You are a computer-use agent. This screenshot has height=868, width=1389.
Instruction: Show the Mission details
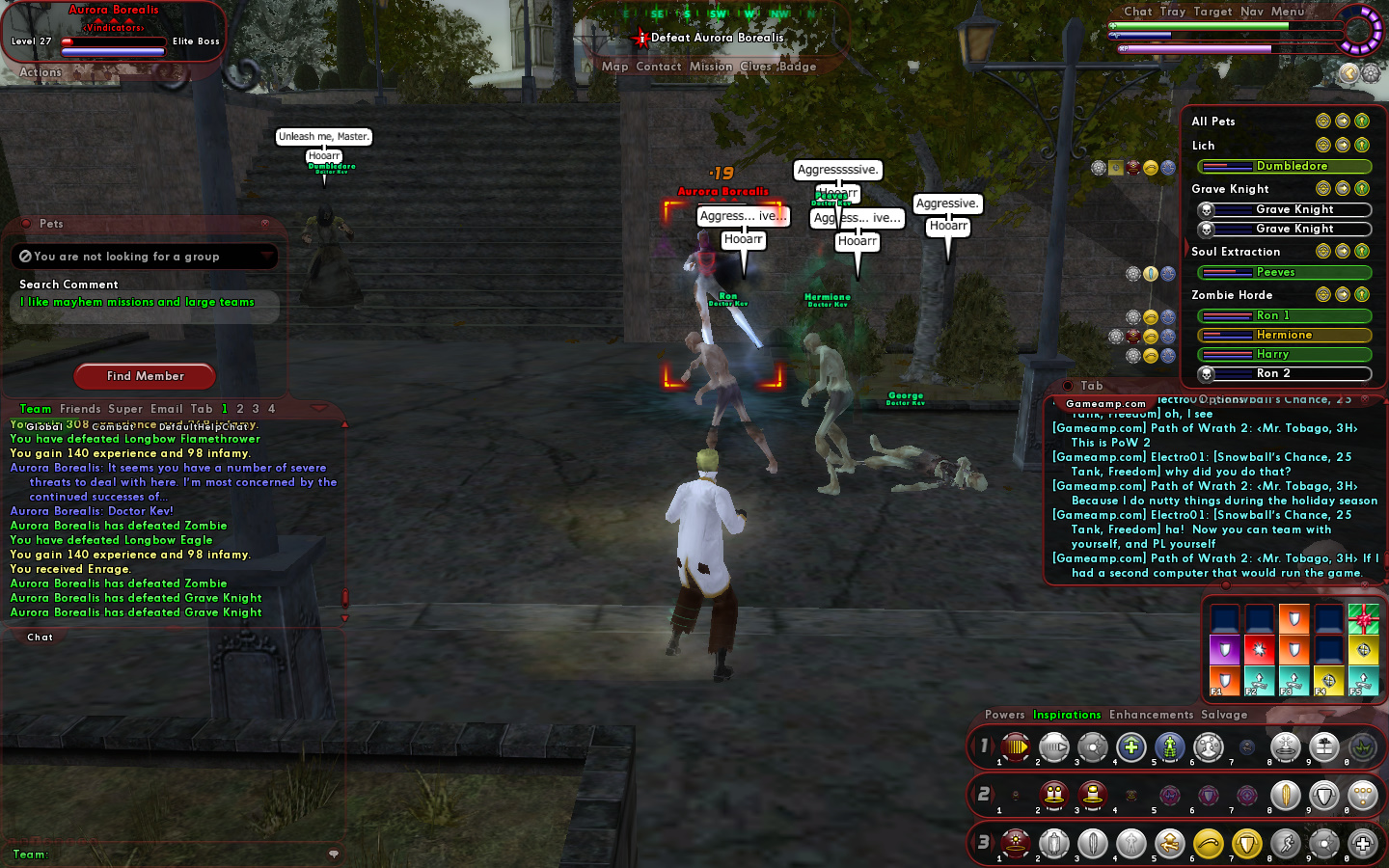click(711, 67)
